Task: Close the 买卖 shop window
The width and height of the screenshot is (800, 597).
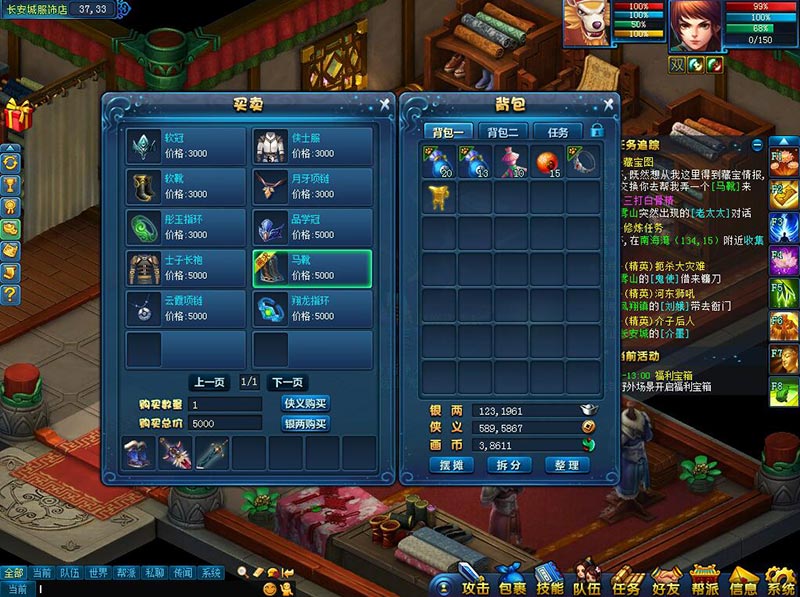Action: 385,102
